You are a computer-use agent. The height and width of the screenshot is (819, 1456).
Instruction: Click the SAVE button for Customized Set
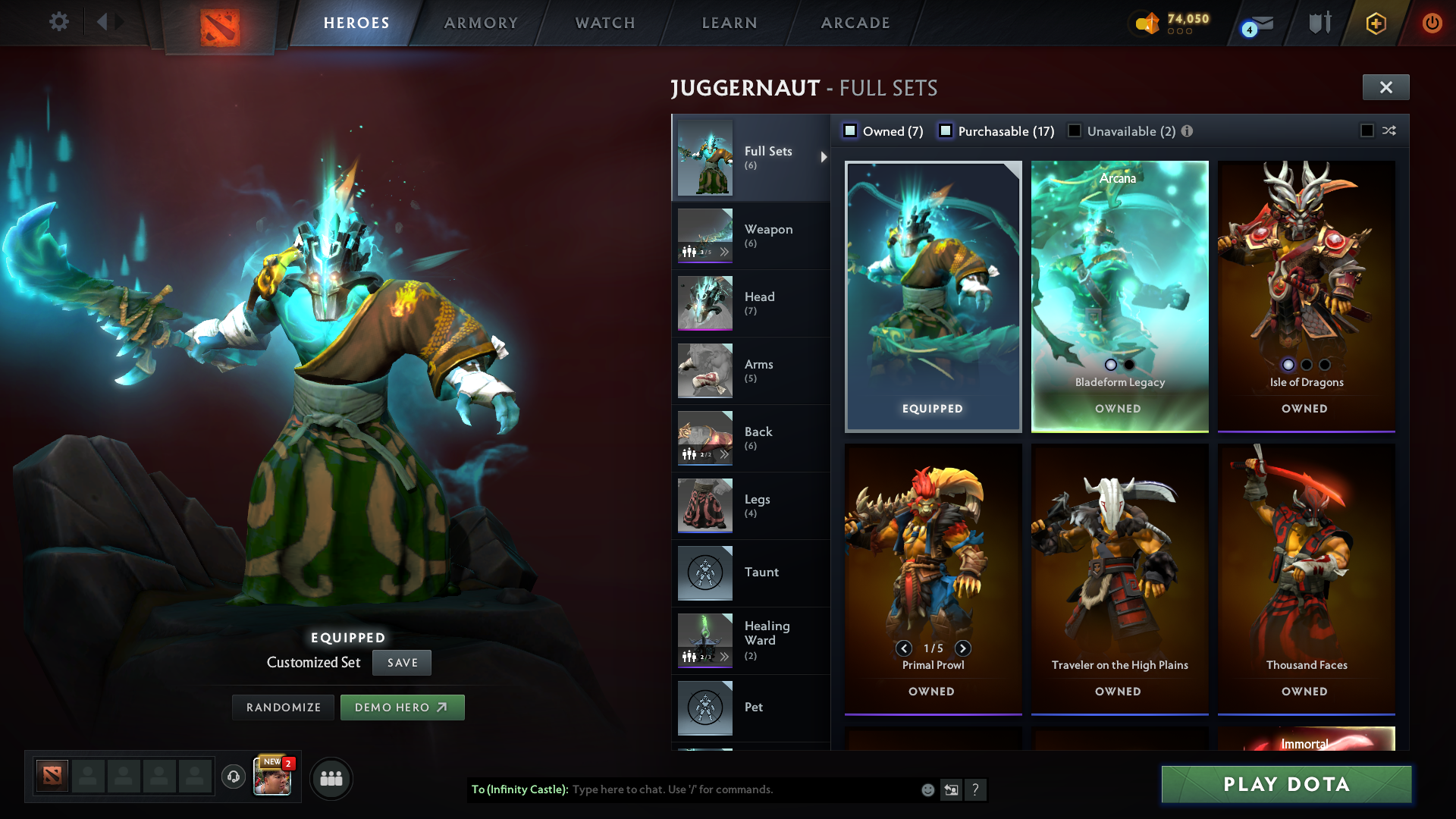tap(401, 662)
